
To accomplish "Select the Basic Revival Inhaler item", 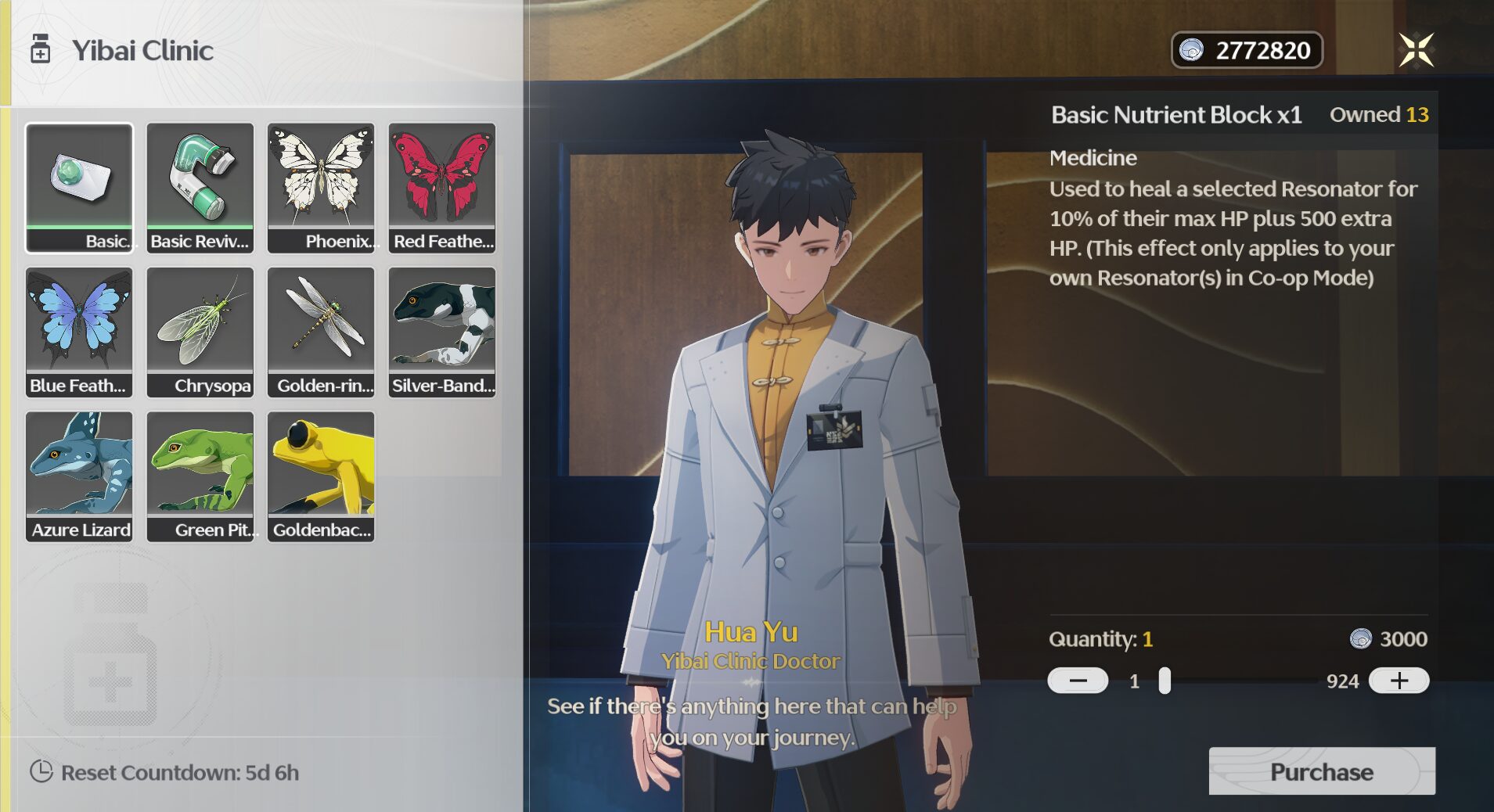I will tap(200, 187).
